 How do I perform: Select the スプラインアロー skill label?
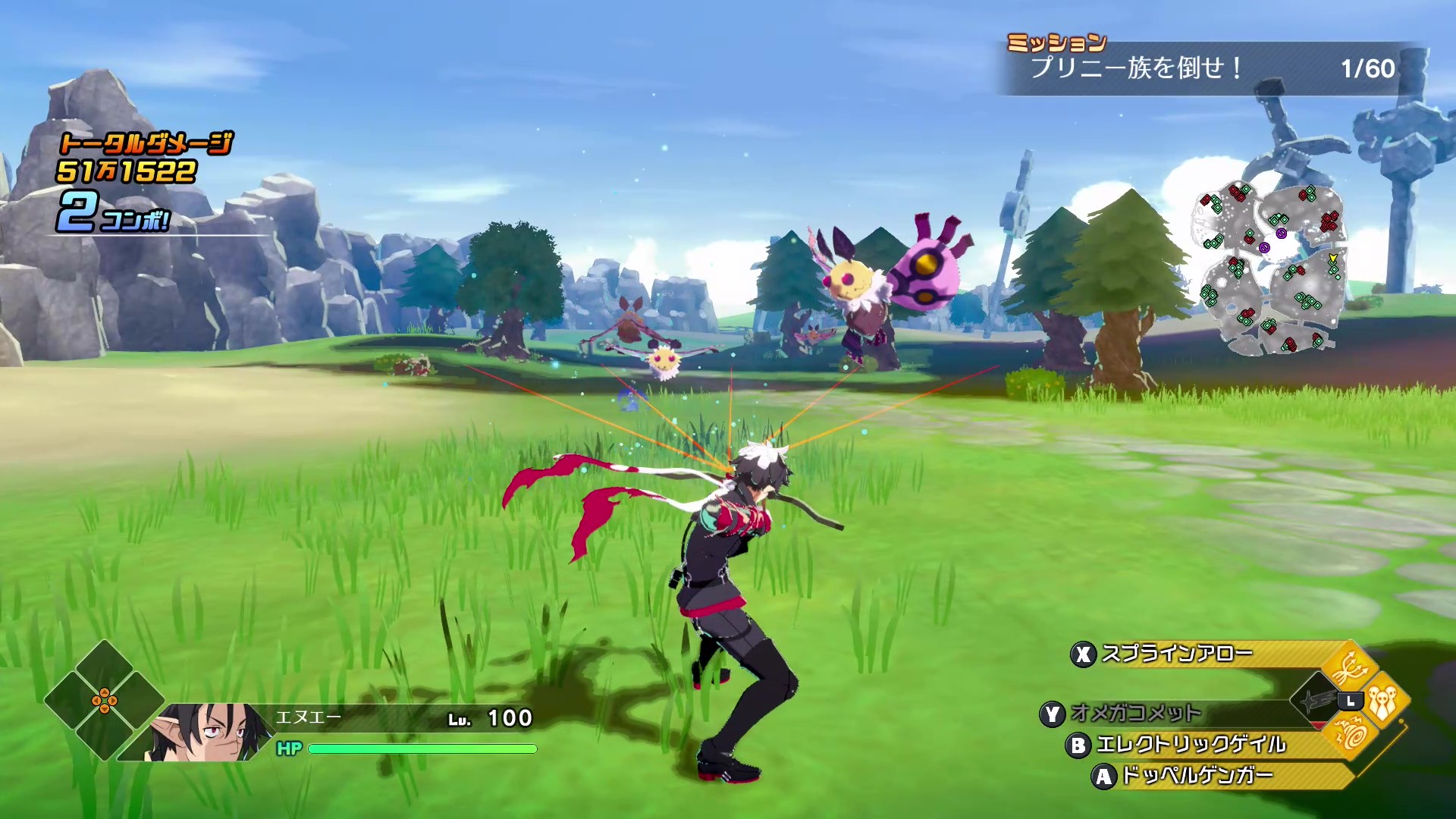pos(1177,654)
